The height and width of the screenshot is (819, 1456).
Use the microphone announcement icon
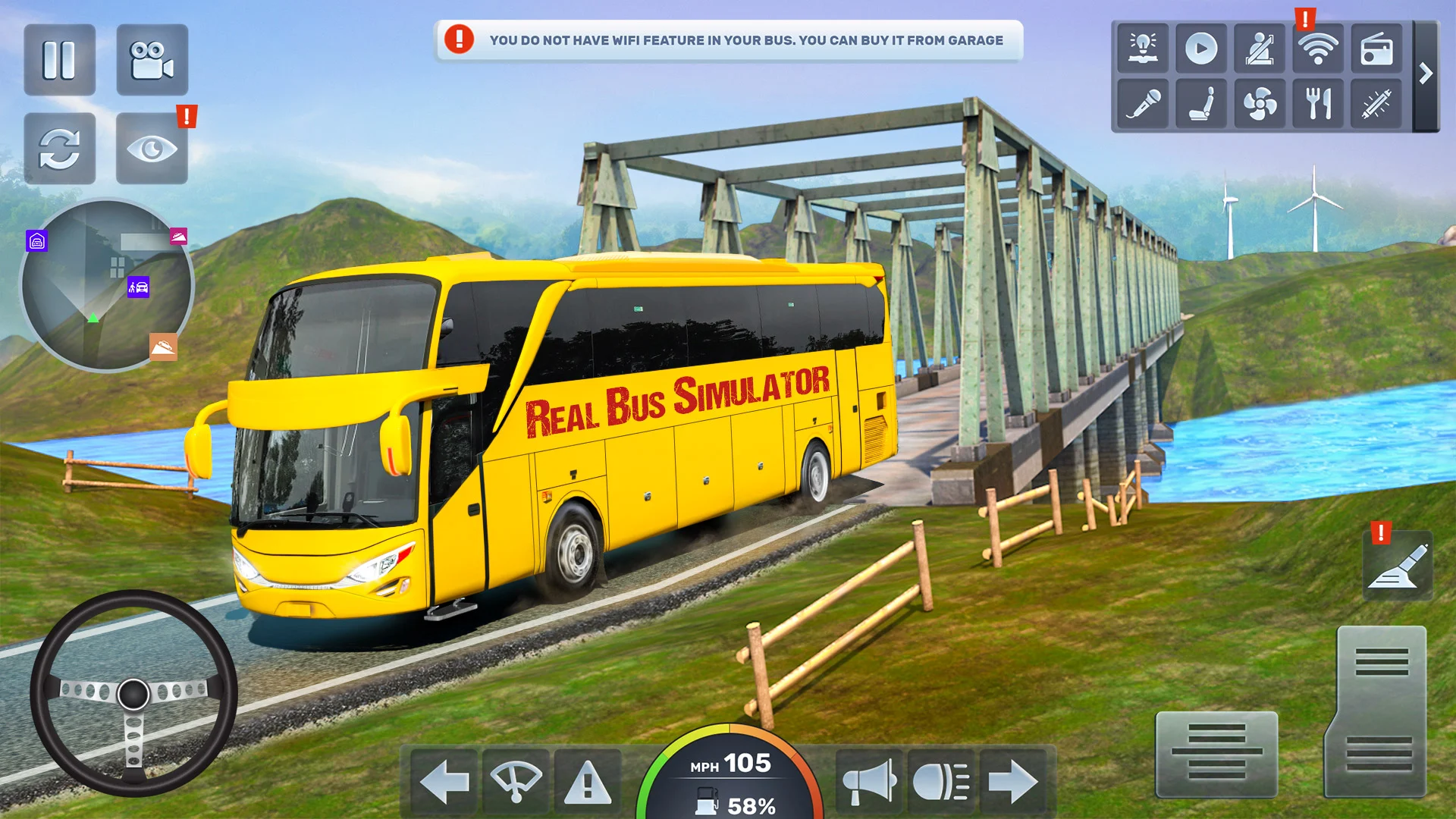pos(1143,103)
